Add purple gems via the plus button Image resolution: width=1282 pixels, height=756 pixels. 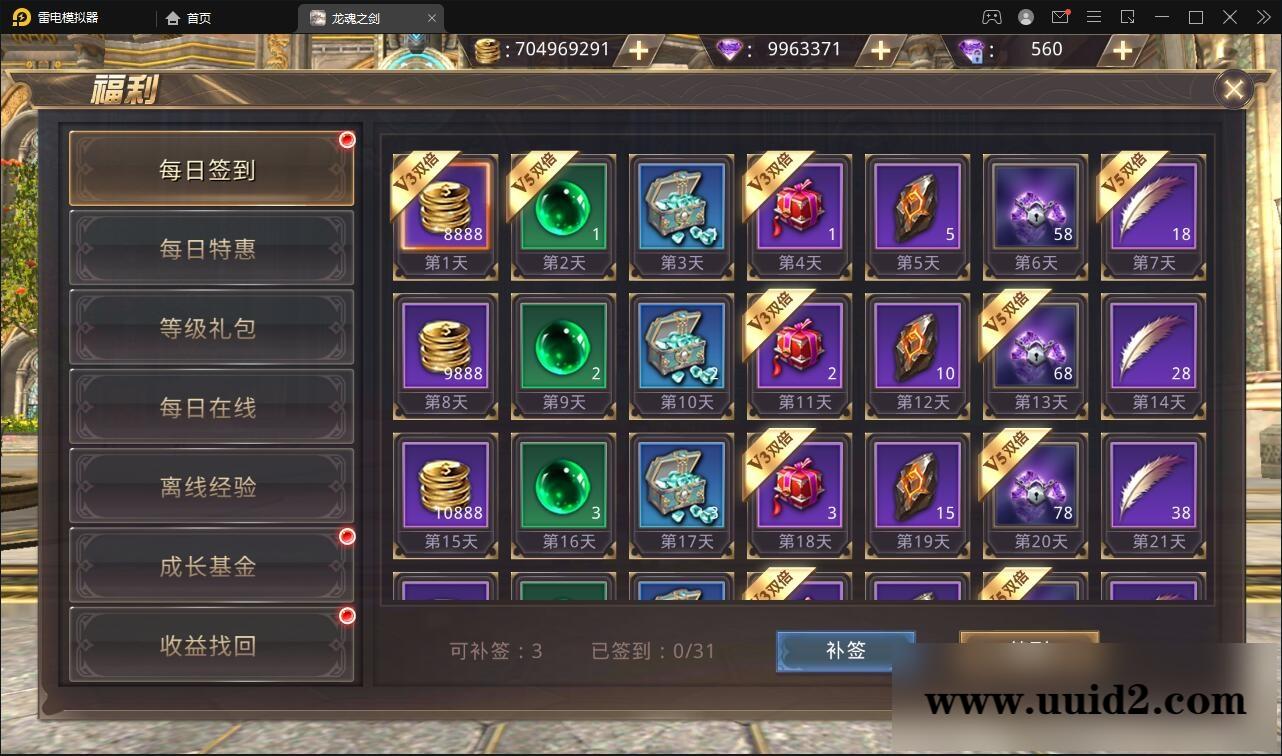tap(1121, 49)
